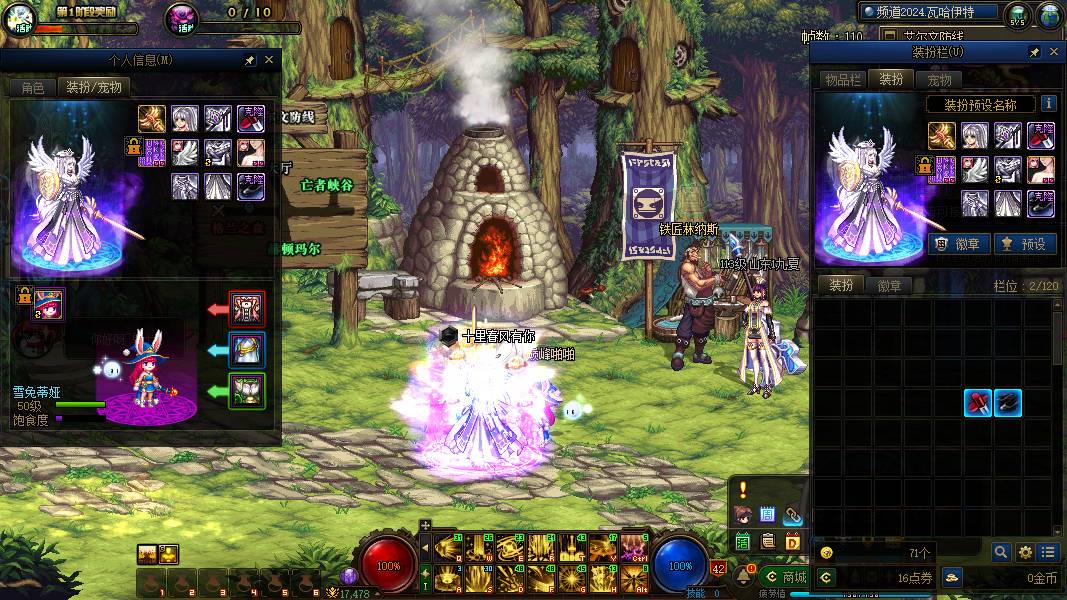Pin the 装扮栏 window with the pin icon

click(x=1034, y=52)
